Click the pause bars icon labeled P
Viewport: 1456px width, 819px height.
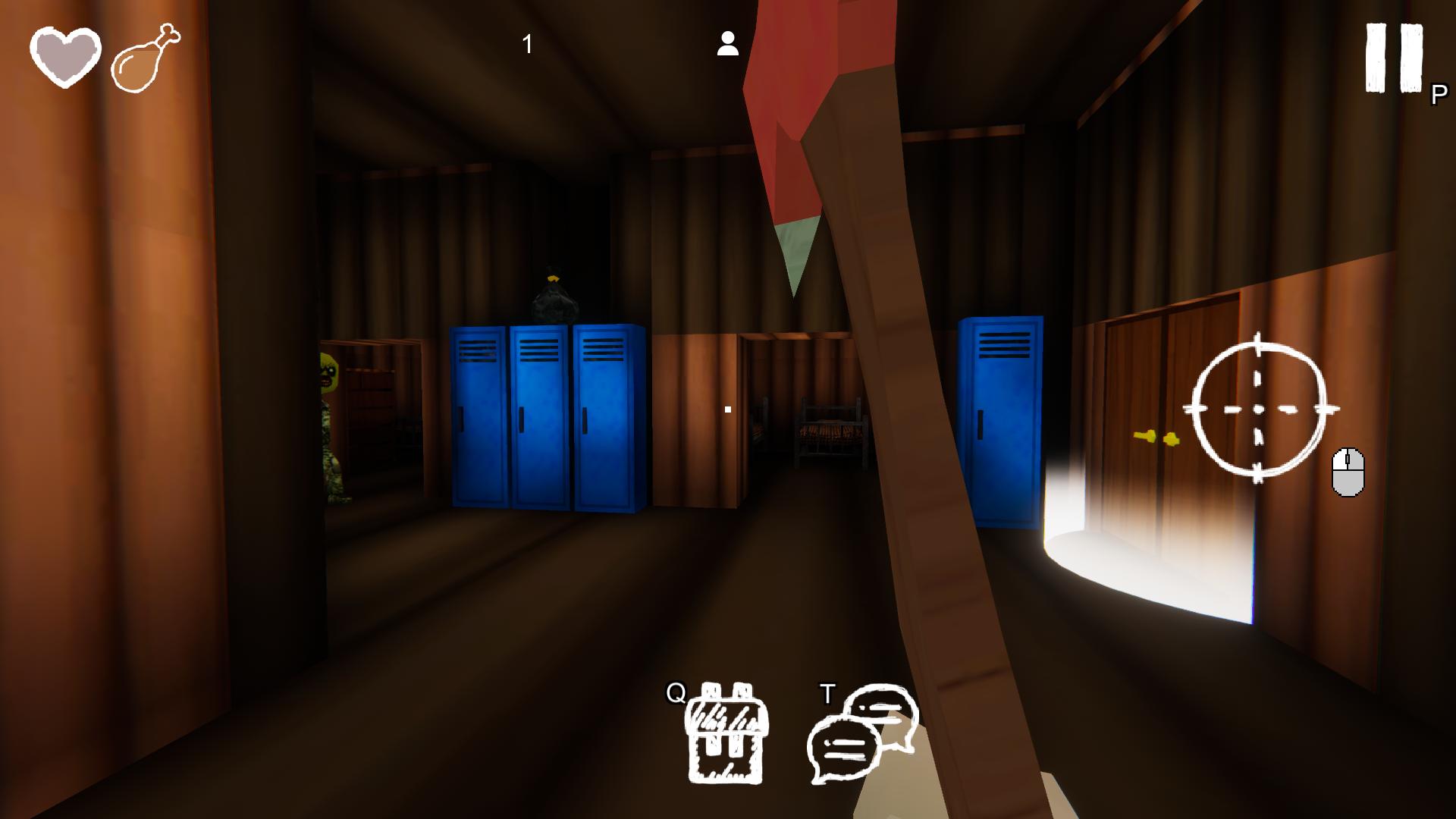tap(1392, 57)
